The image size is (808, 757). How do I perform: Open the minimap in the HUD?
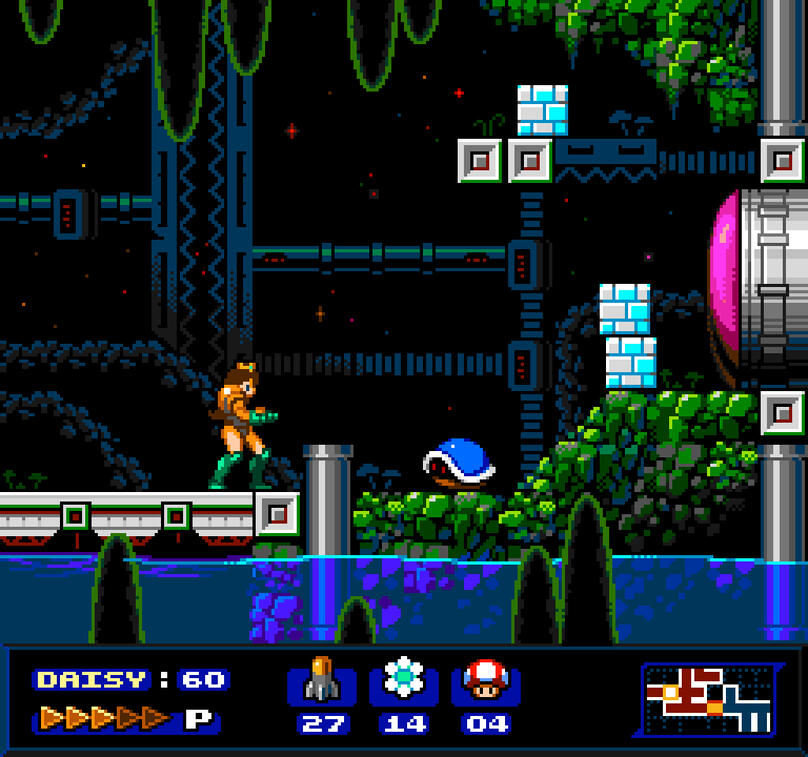[706, 698]
